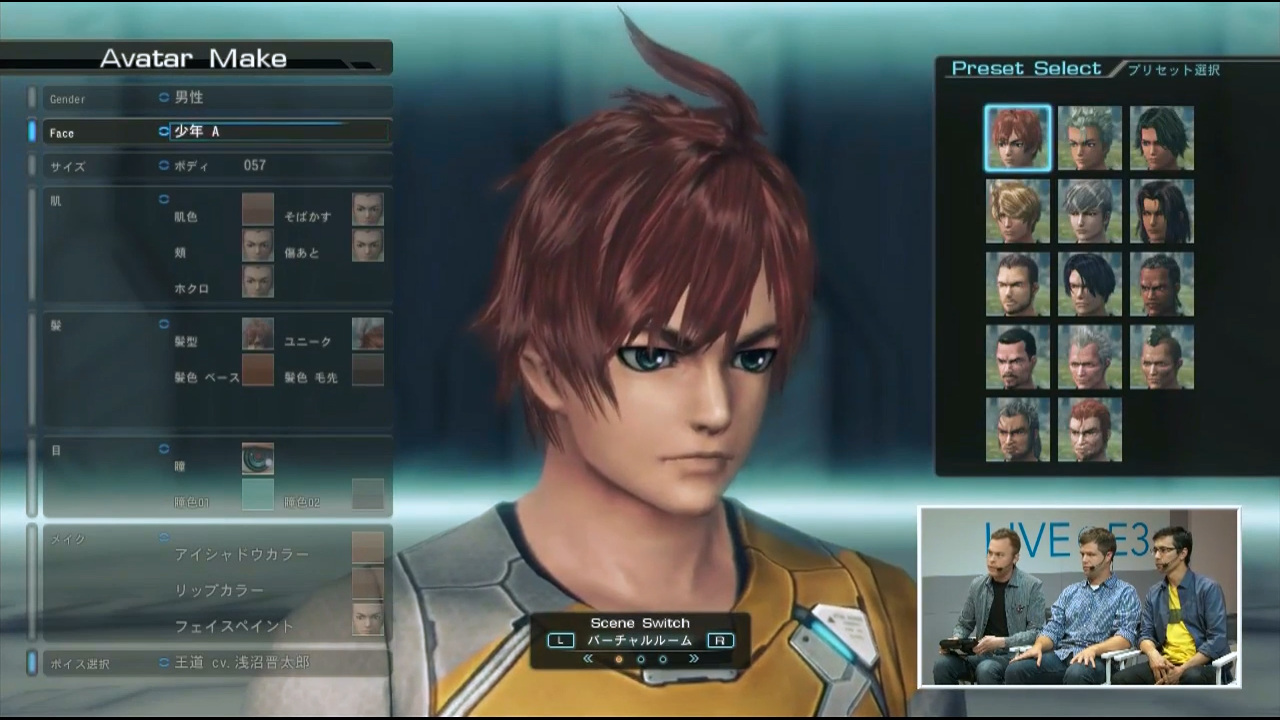Screen dimensions: 1280x720
Task: Select the ホクロ mole option thumbnail
Action: tap(258, 281)
